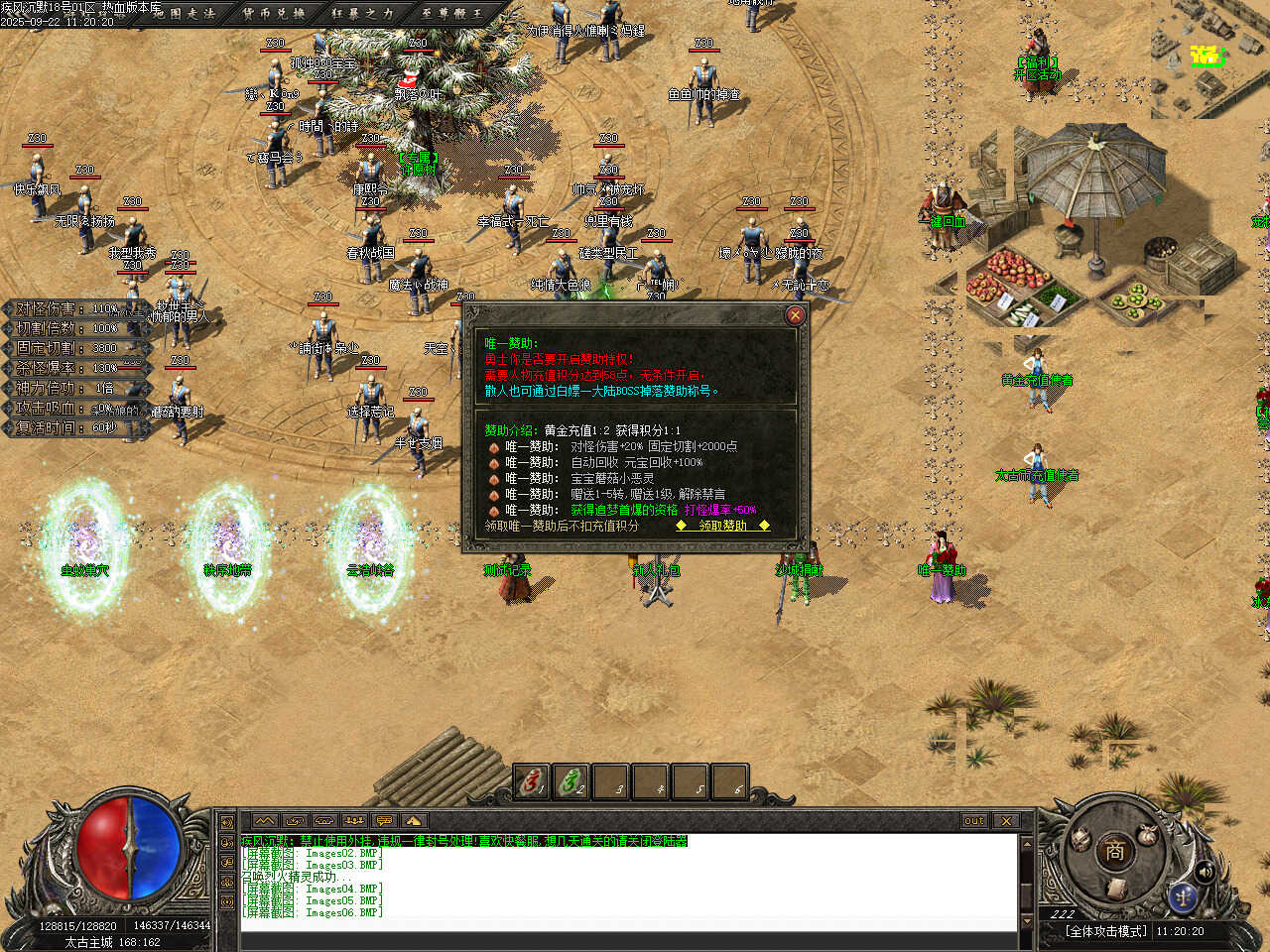Open the 至尊霸主 top menu
Screen dimensions: 1270x952
coord(451,13)
